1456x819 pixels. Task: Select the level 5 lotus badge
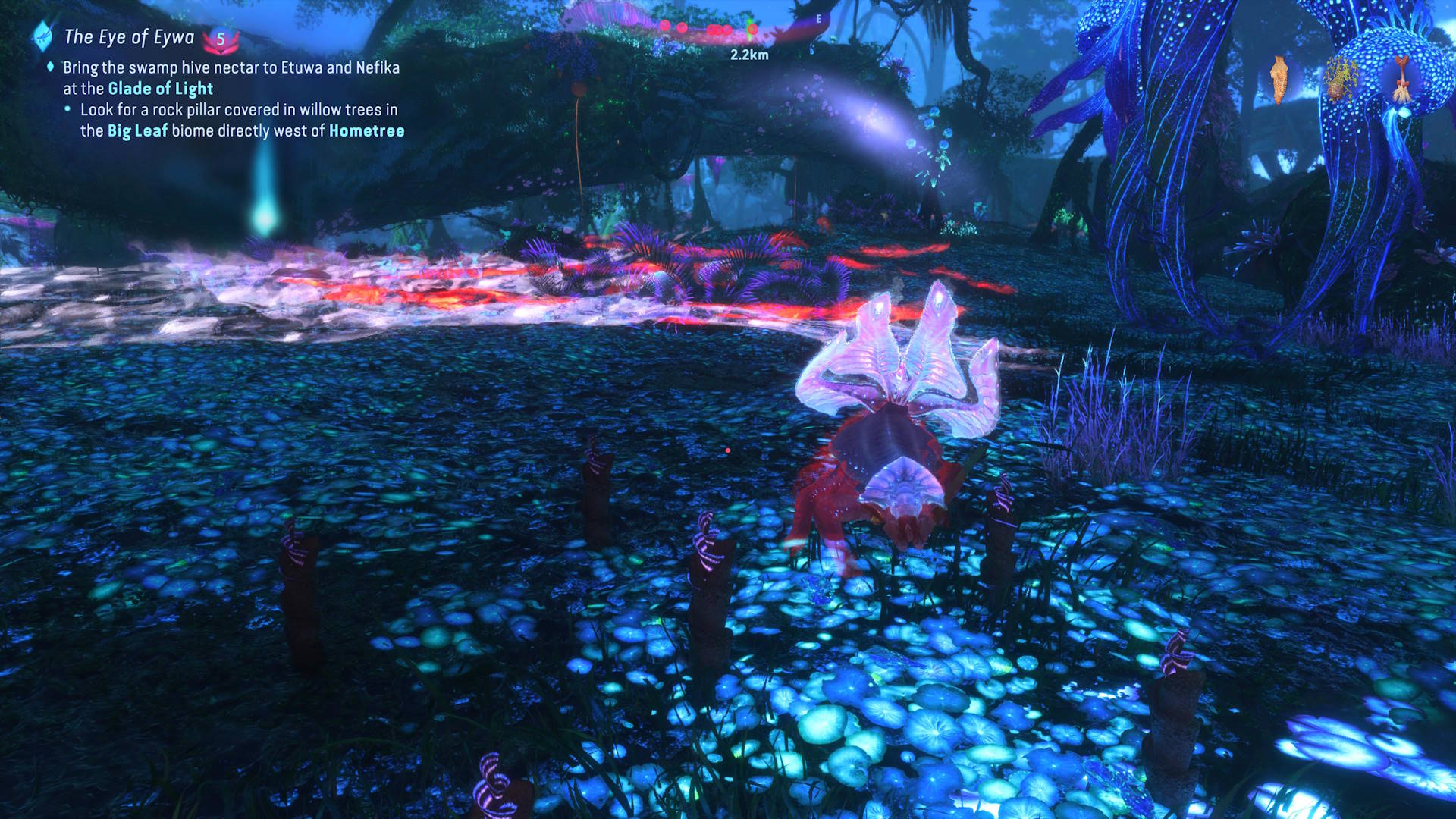coord(221,39)
